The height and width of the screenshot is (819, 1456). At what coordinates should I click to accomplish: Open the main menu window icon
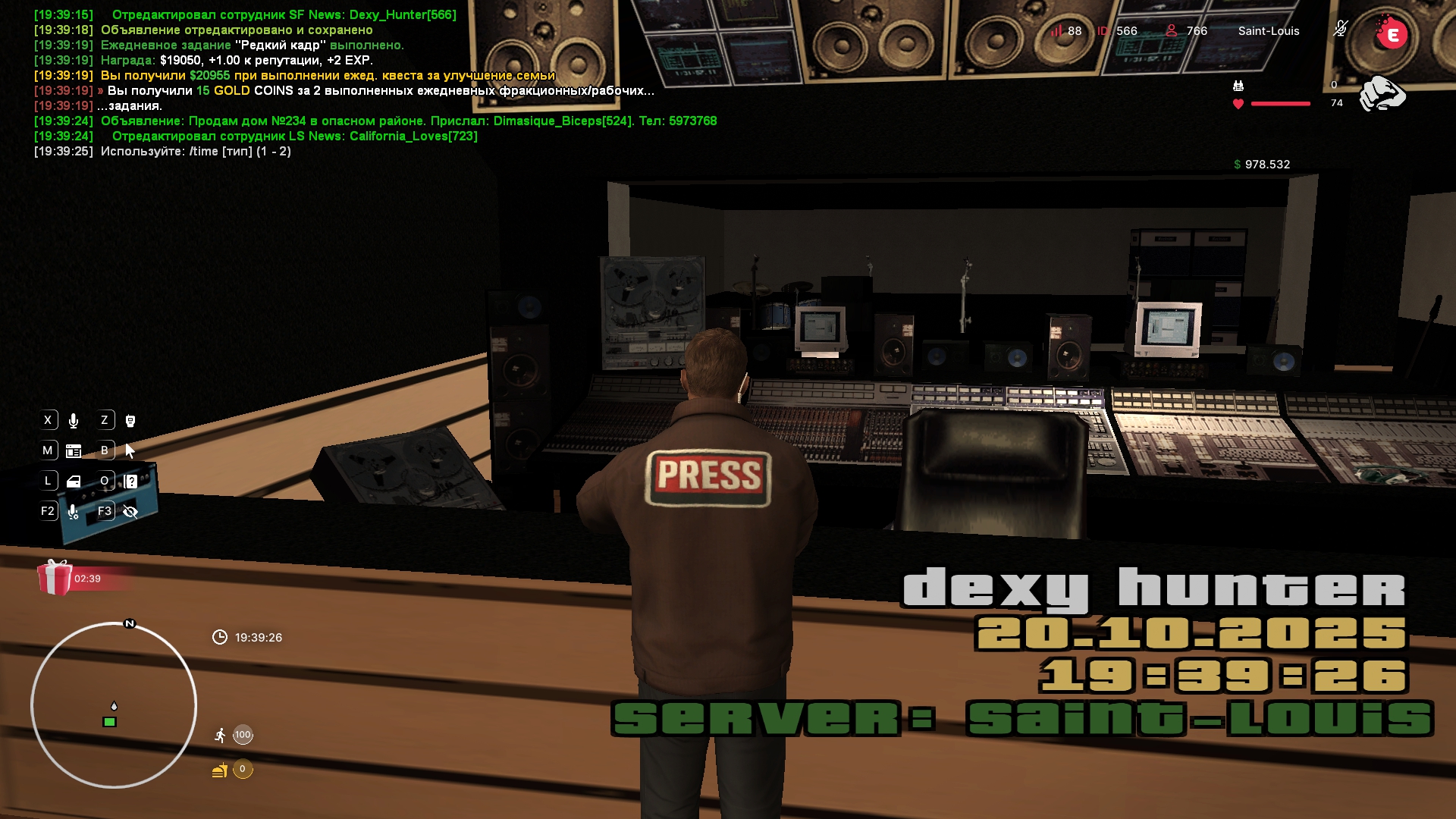(x=74, y=451)
